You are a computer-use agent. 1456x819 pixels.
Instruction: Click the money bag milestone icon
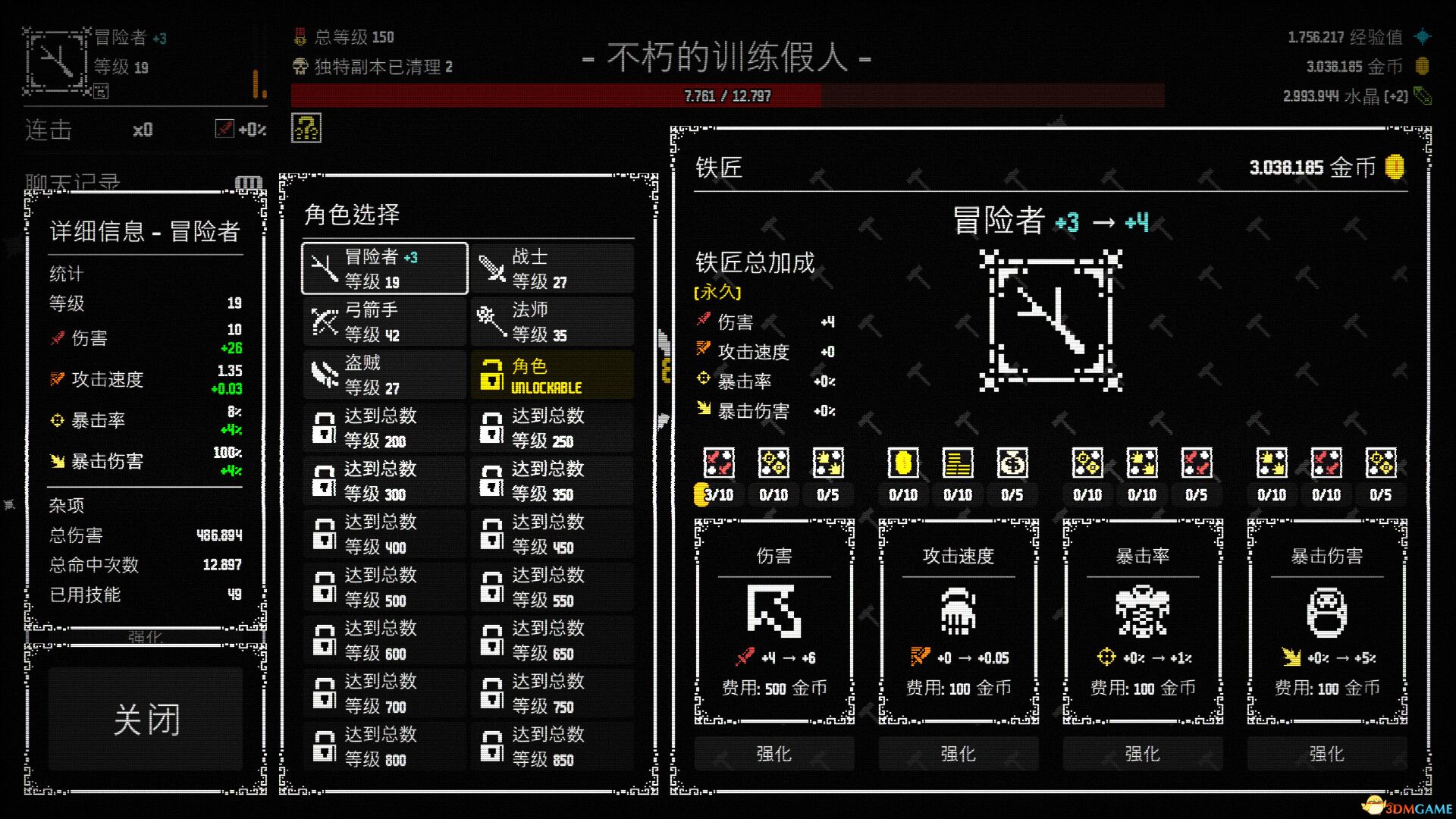(1013, 463)
